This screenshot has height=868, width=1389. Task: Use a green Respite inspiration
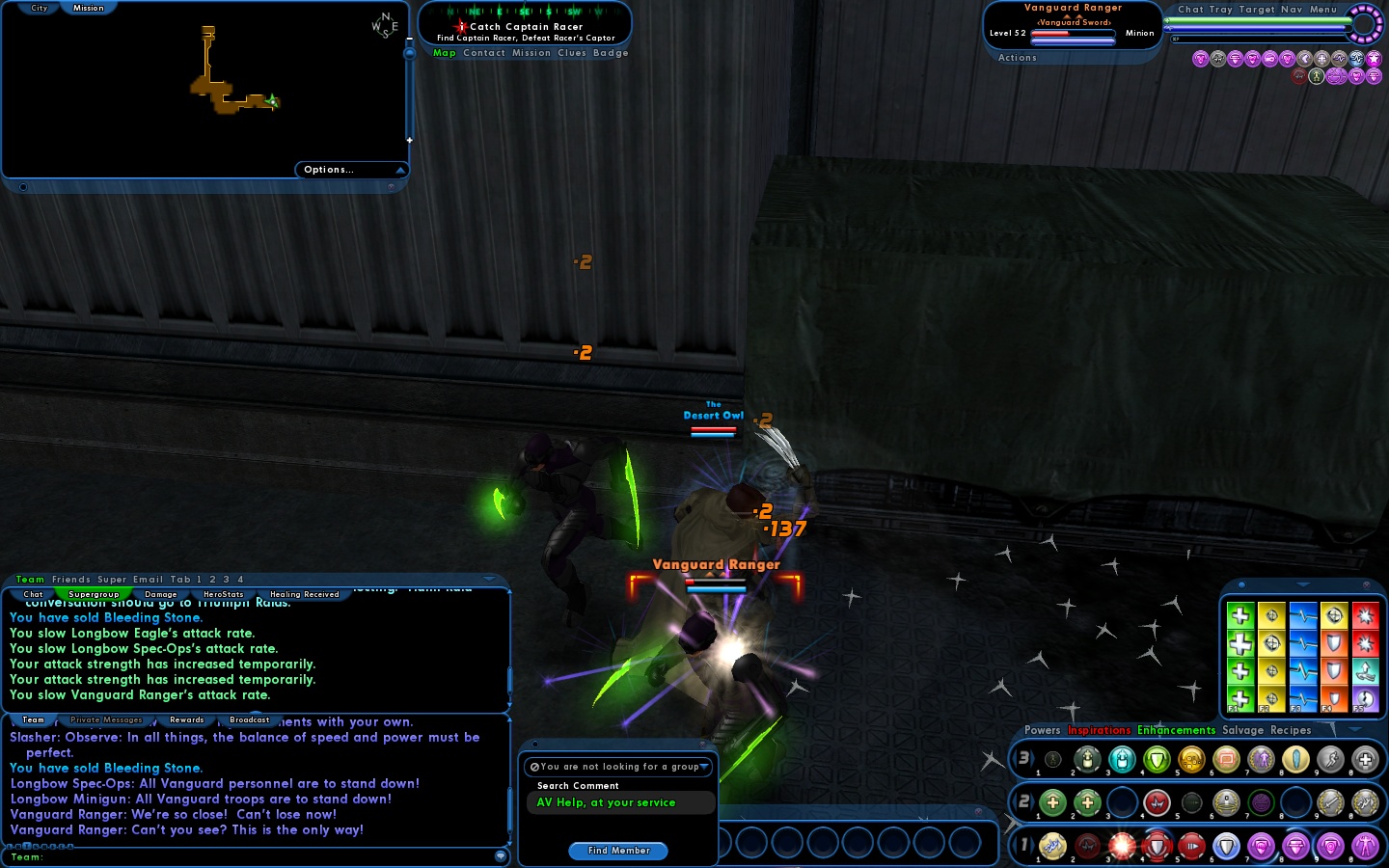point(1240,616)
